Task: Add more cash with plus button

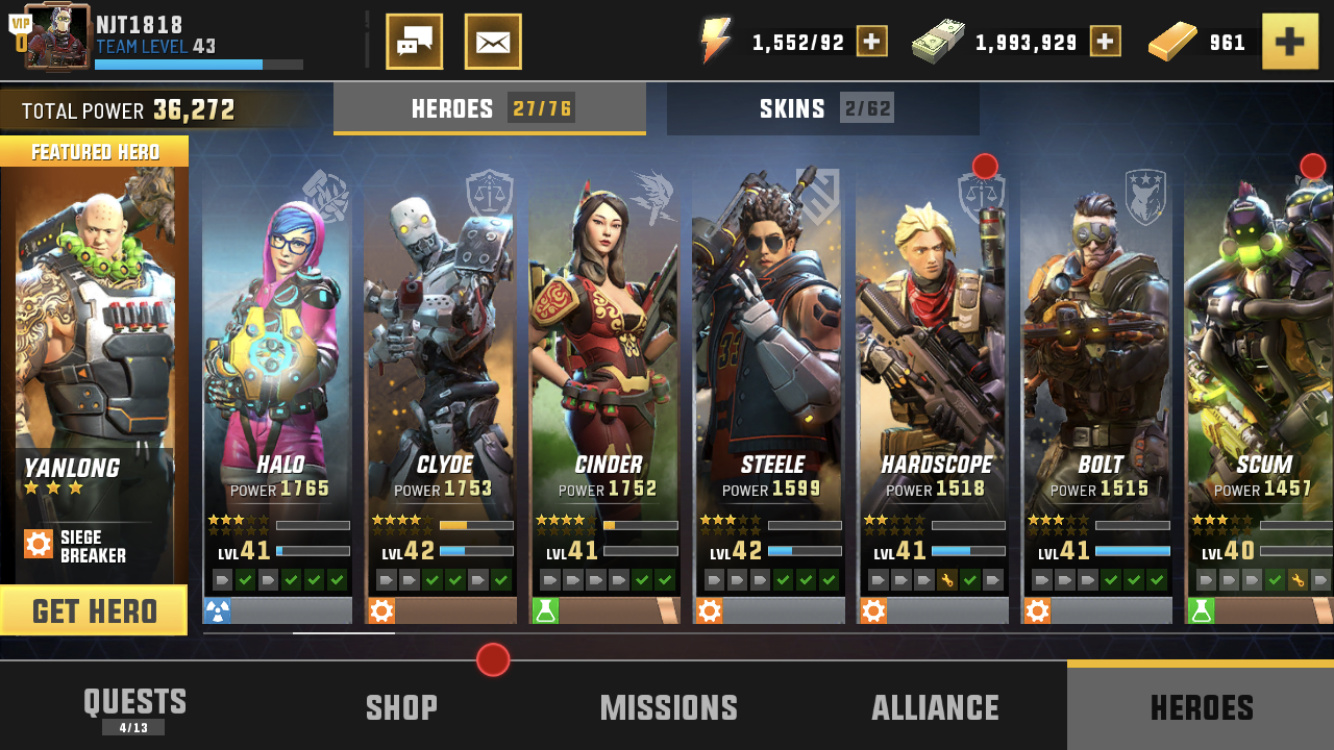Action: 1105,42
